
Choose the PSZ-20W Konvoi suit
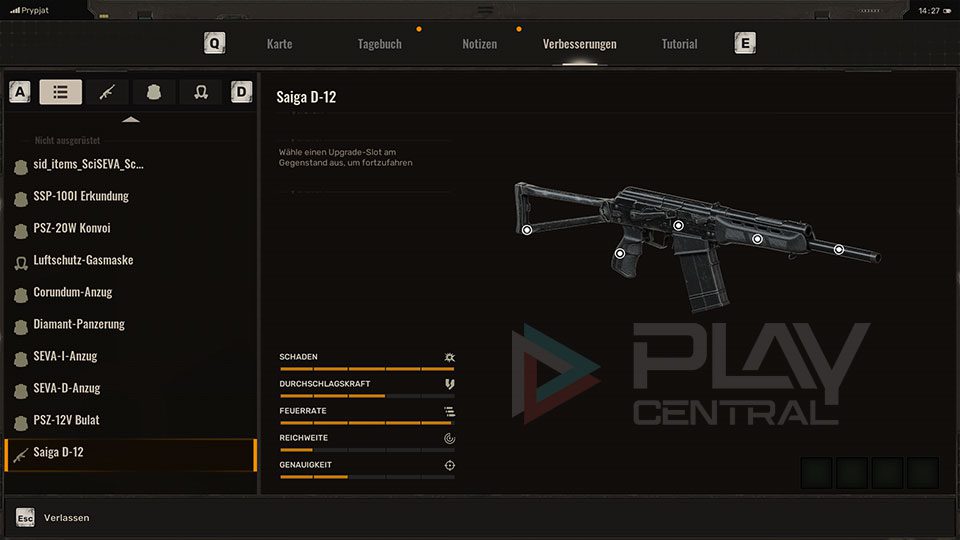pyautogui.click(x=71, y=228)
